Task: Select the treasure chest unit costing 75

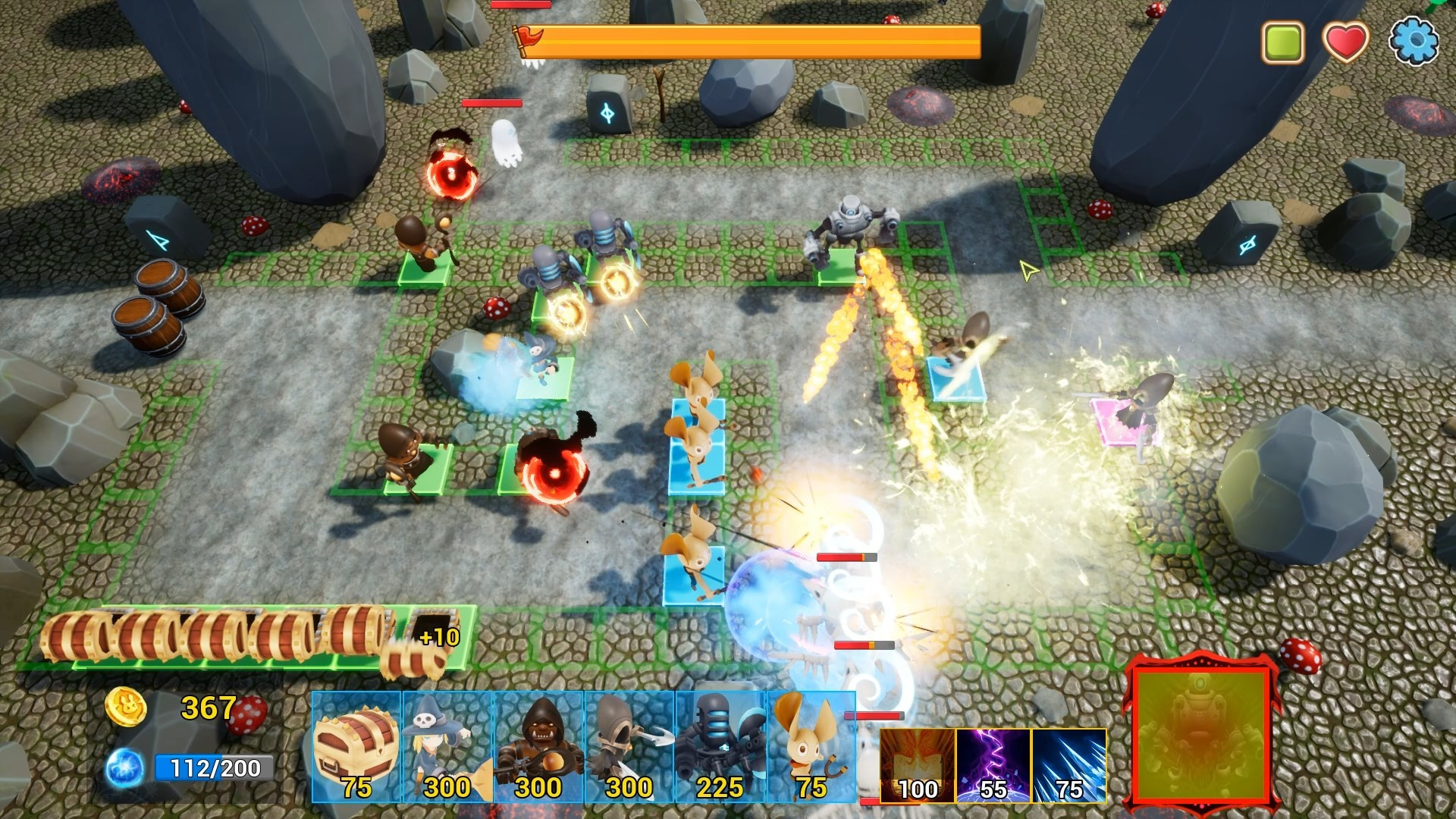Action: click(x=356, y=746)
